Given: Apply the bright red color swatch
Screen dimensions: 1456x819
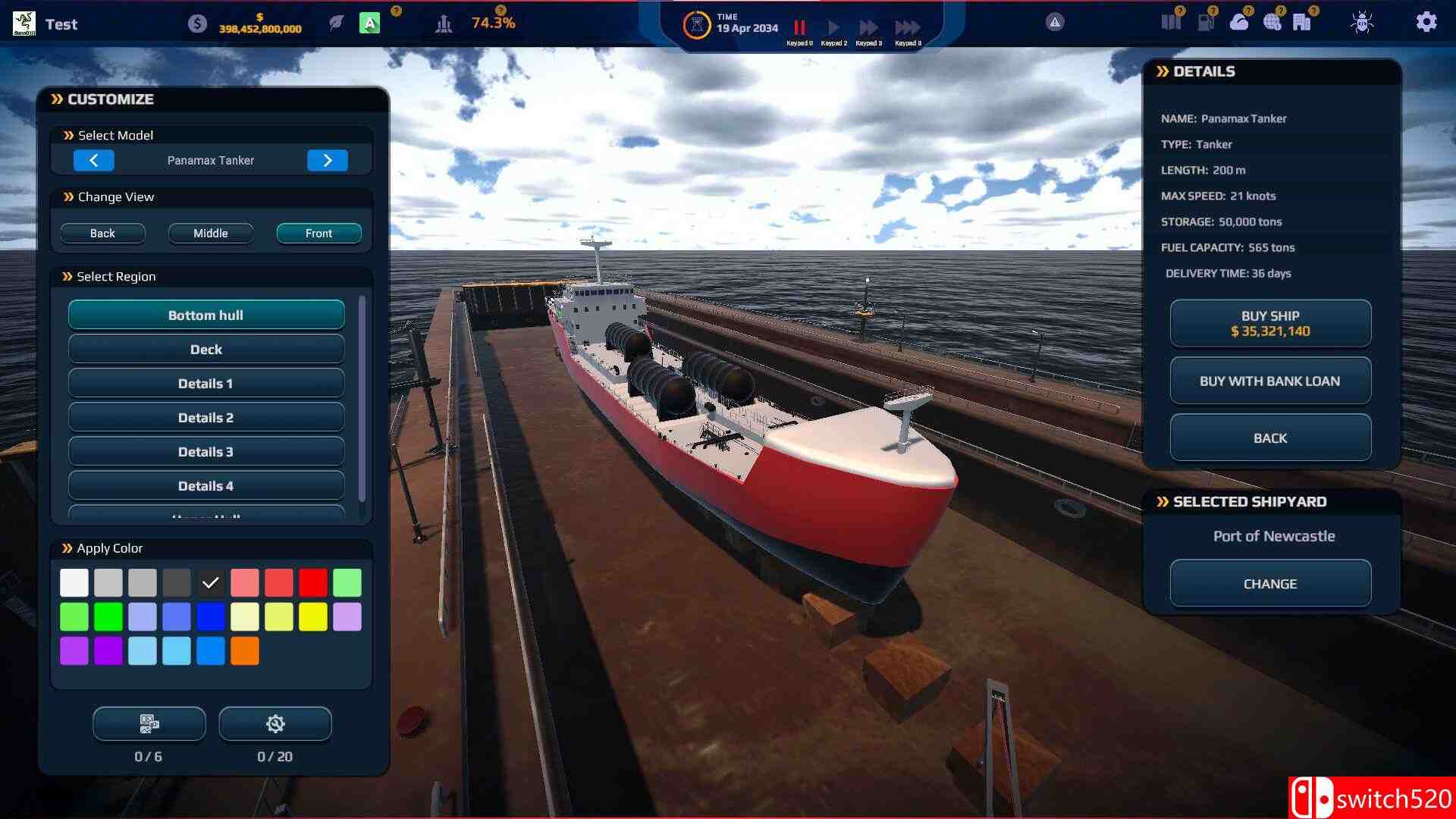Looking at the screenshot, I should 313,582.
